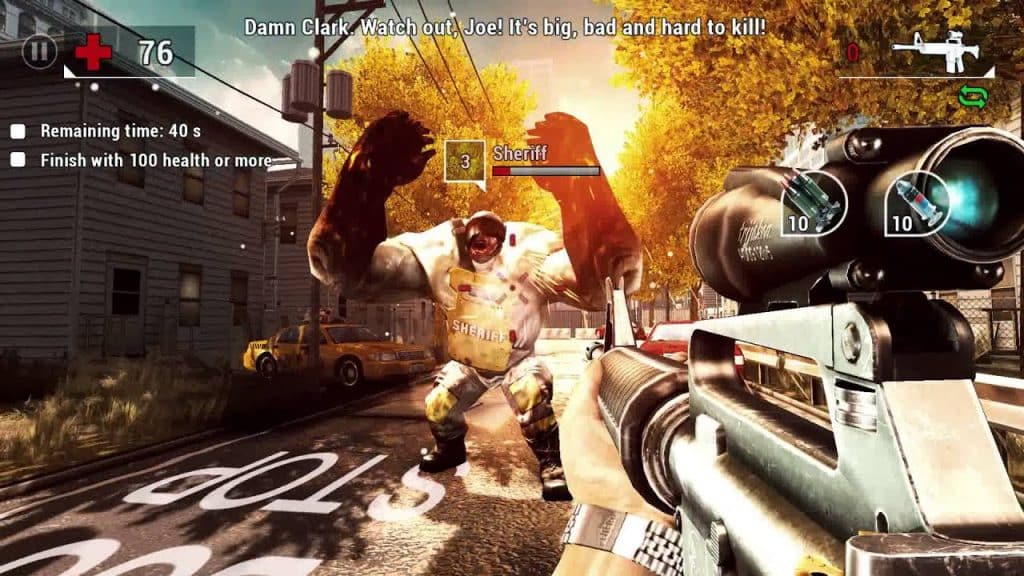Use the green rocket ammo consumable

tap(815, 202)
